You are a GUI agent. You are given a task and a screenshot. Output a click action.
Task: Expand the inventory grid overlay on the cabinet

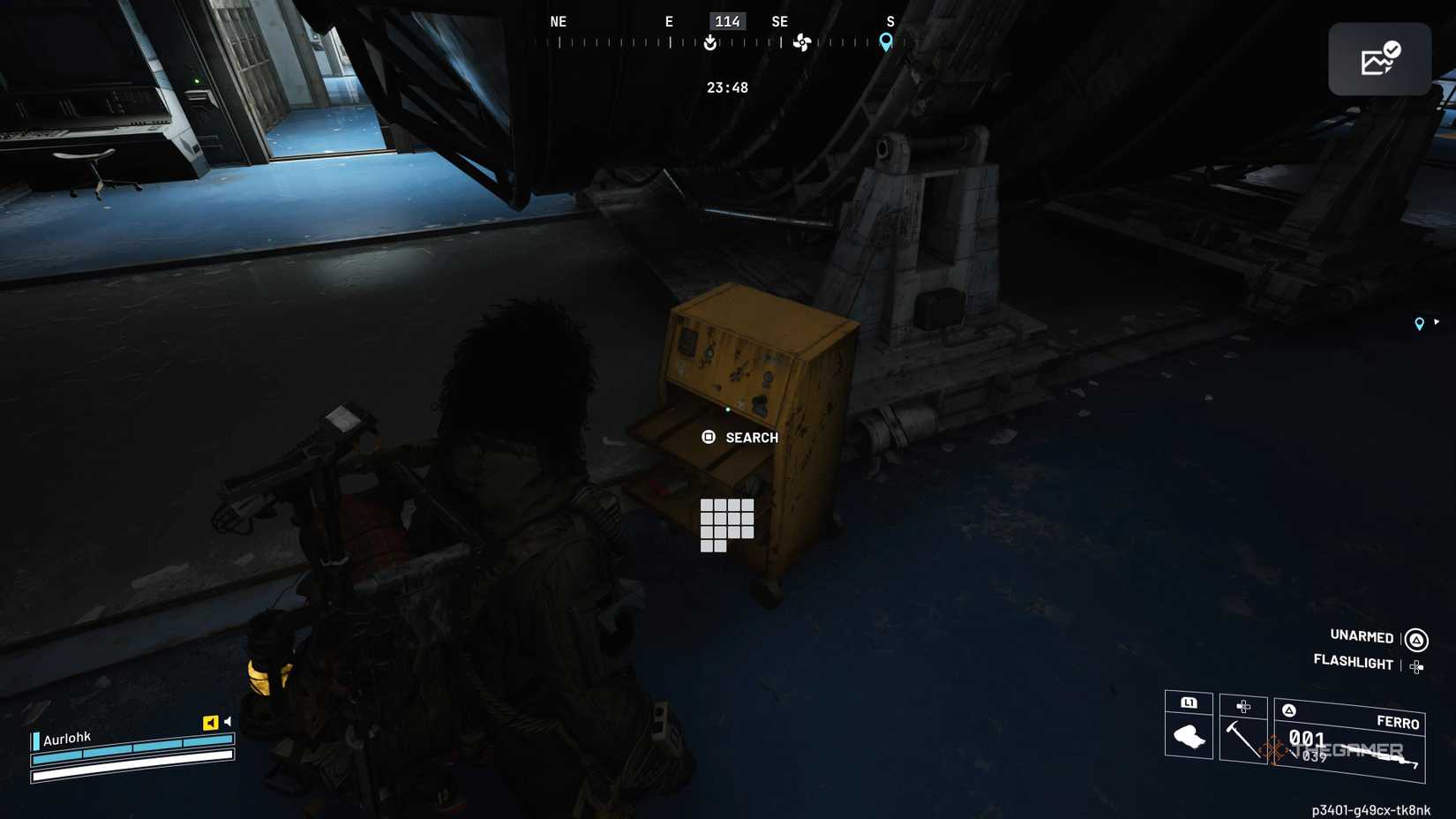(727, 524)
